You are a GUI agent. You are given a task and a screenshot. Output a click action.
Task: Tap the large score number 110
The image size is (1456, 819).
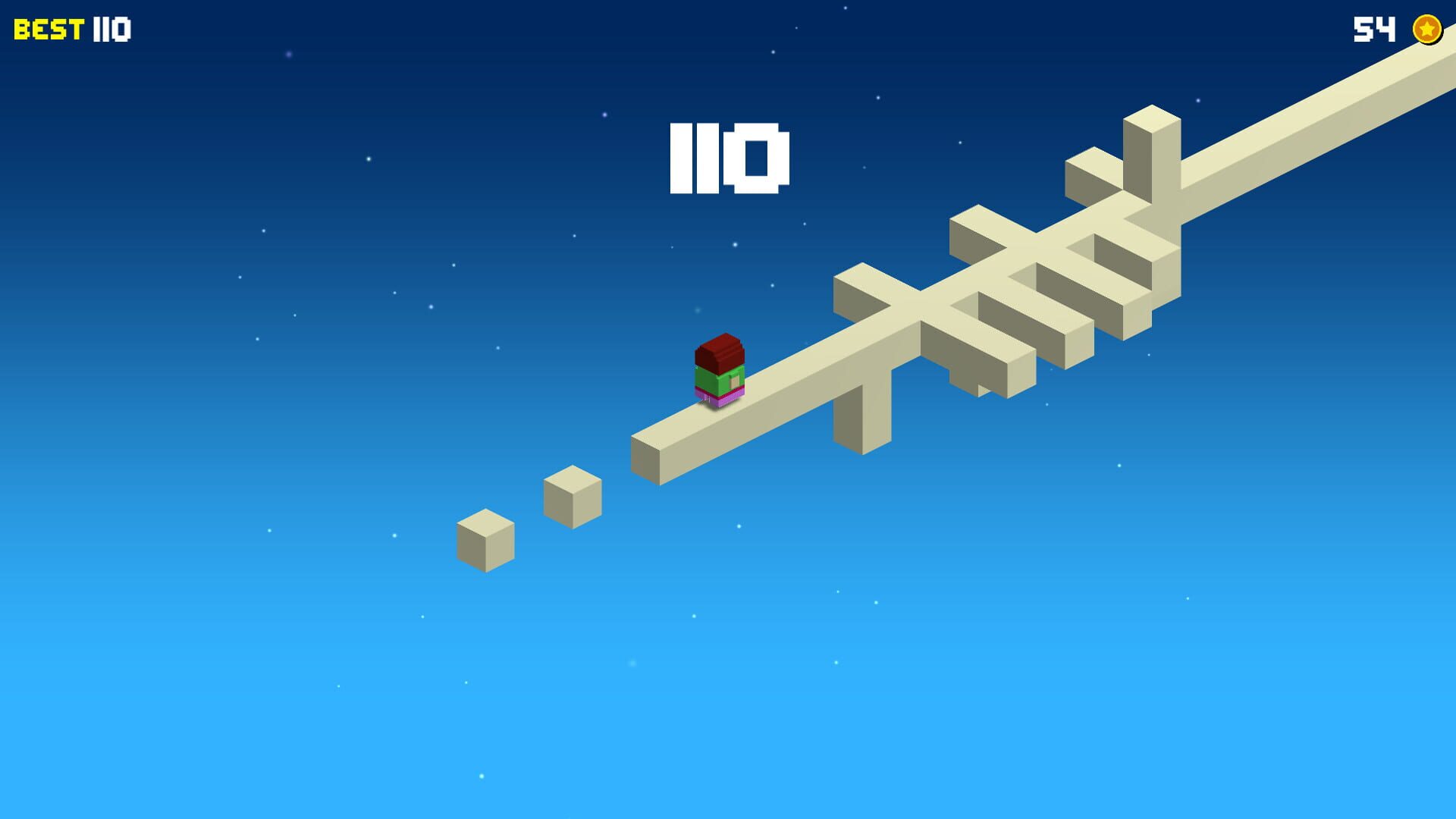coord(730,159)
